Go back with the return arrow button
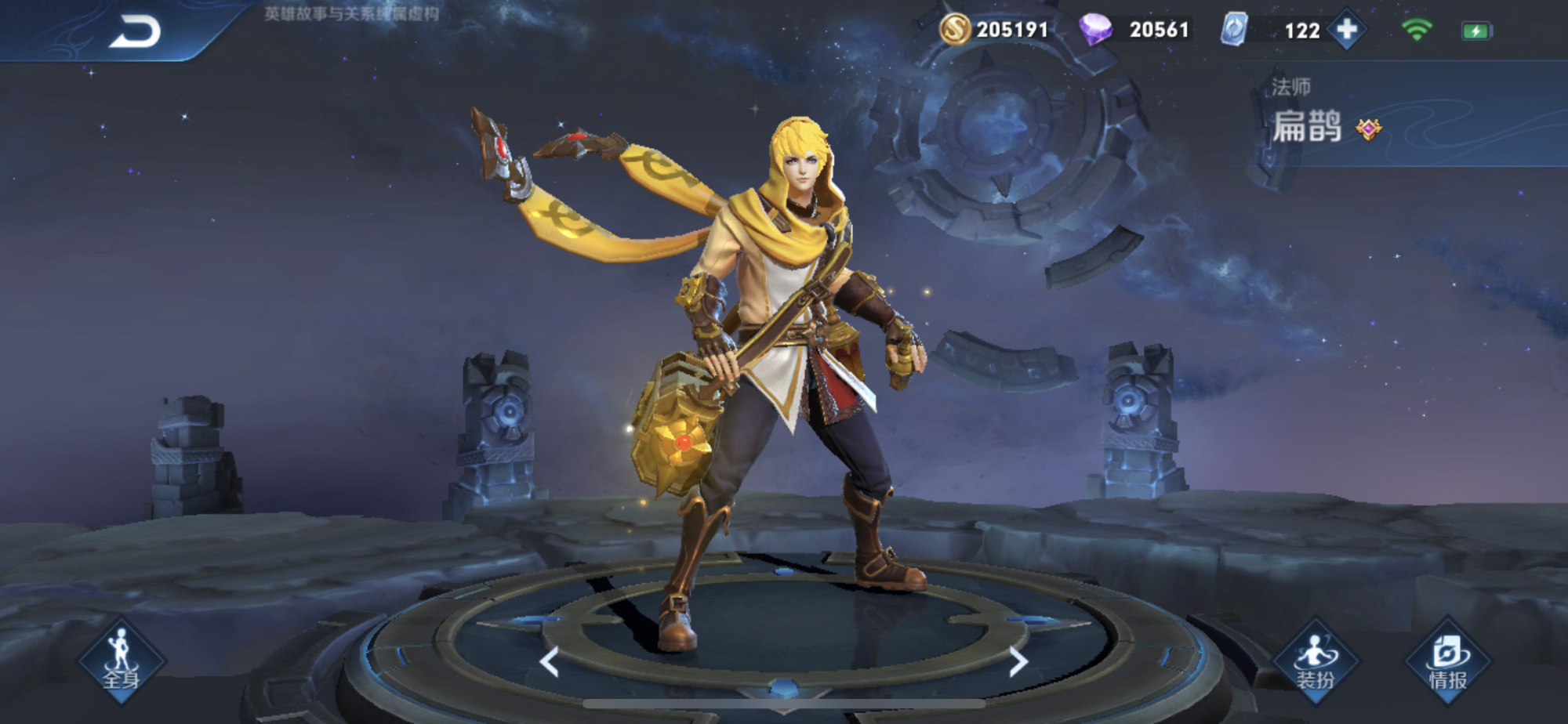The image size is (1568, 724). (135, 33)
